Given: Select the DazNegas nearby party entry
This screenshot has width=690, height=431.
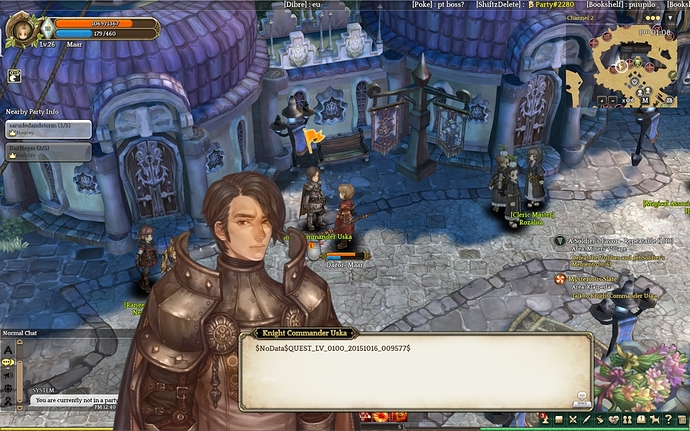Looking at the screenshot, I should 47,151.
